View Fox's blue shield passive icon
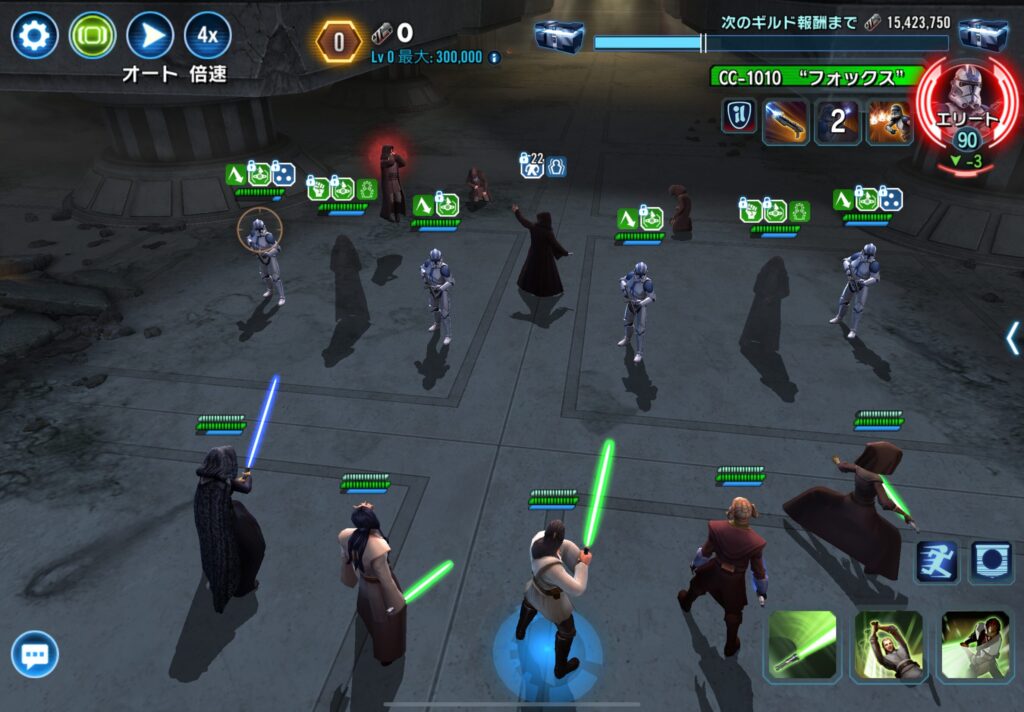This screenshot has width=1024, height=712. tap(736, 116)
